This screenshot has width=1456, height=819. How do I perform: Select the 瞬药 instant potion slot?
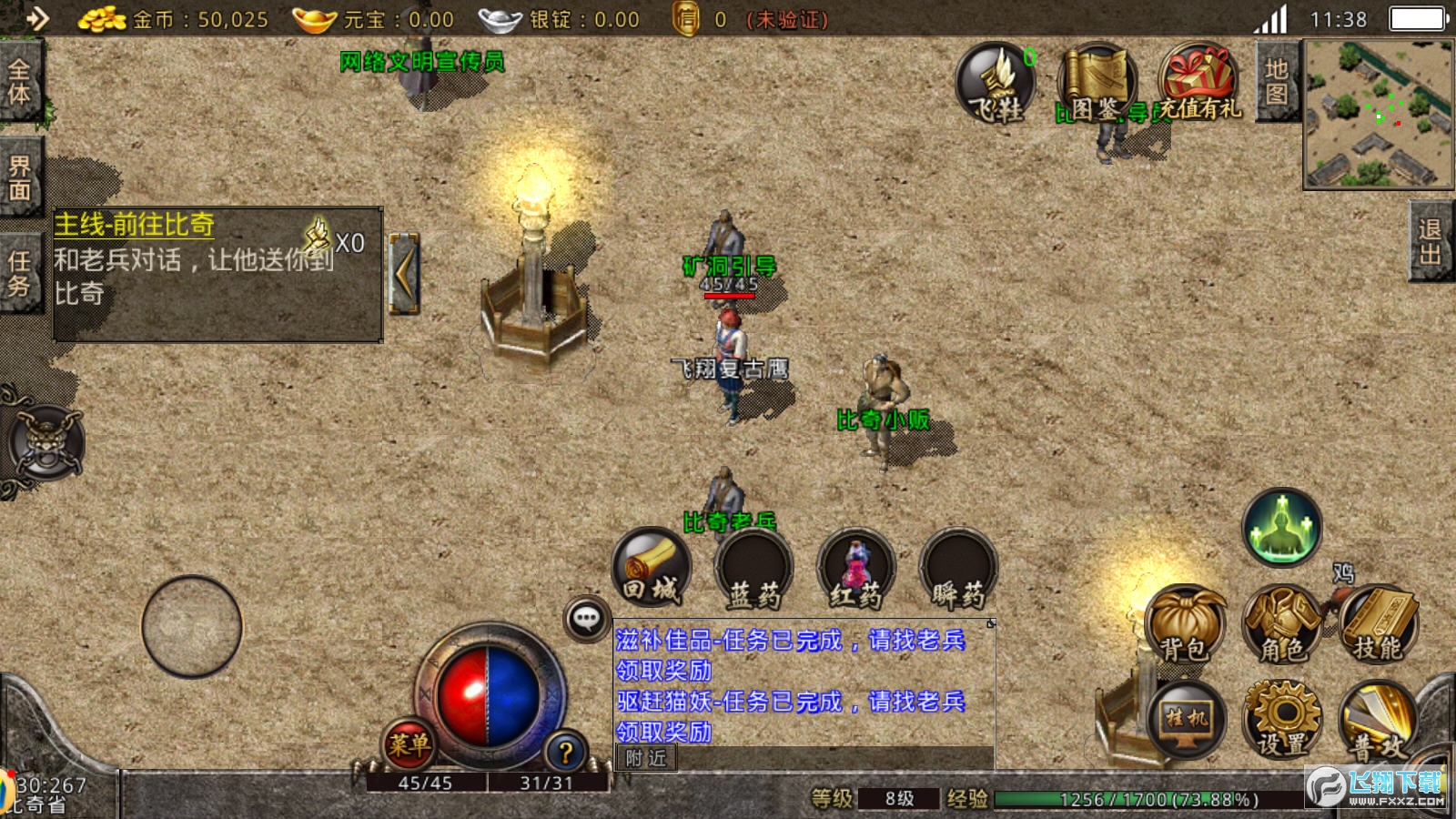[x=958, y=568]
